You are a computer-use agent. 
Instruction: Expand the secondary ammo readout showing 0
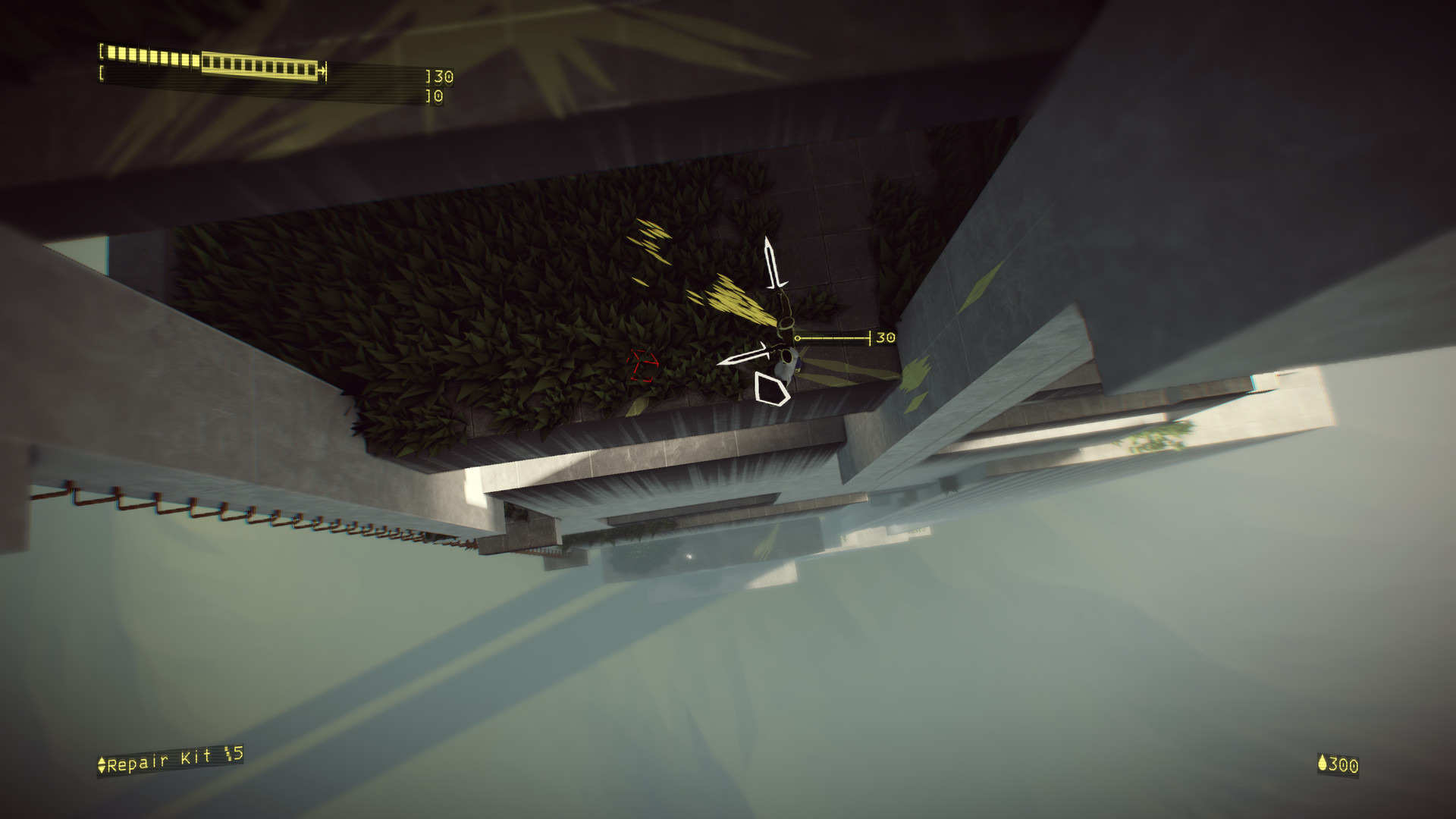(438, 96)
